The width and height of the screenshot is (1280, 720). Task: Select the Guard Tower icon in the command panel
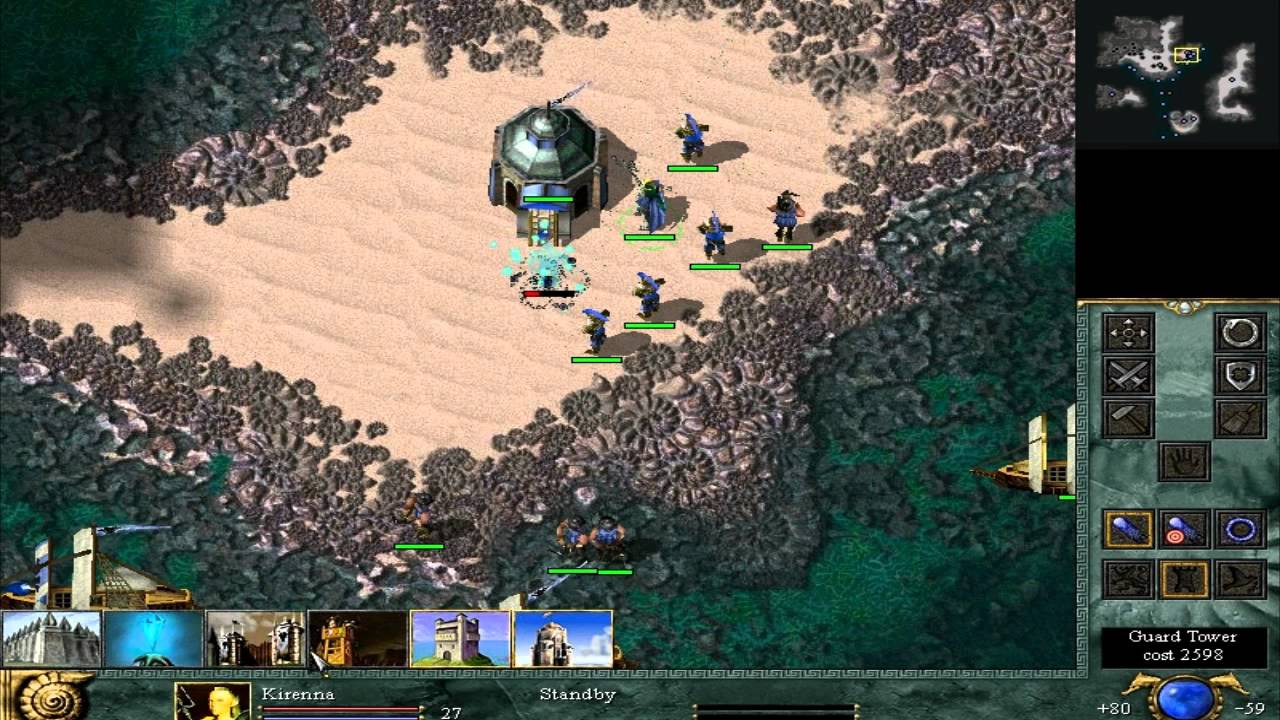(x=1183, y=578)
